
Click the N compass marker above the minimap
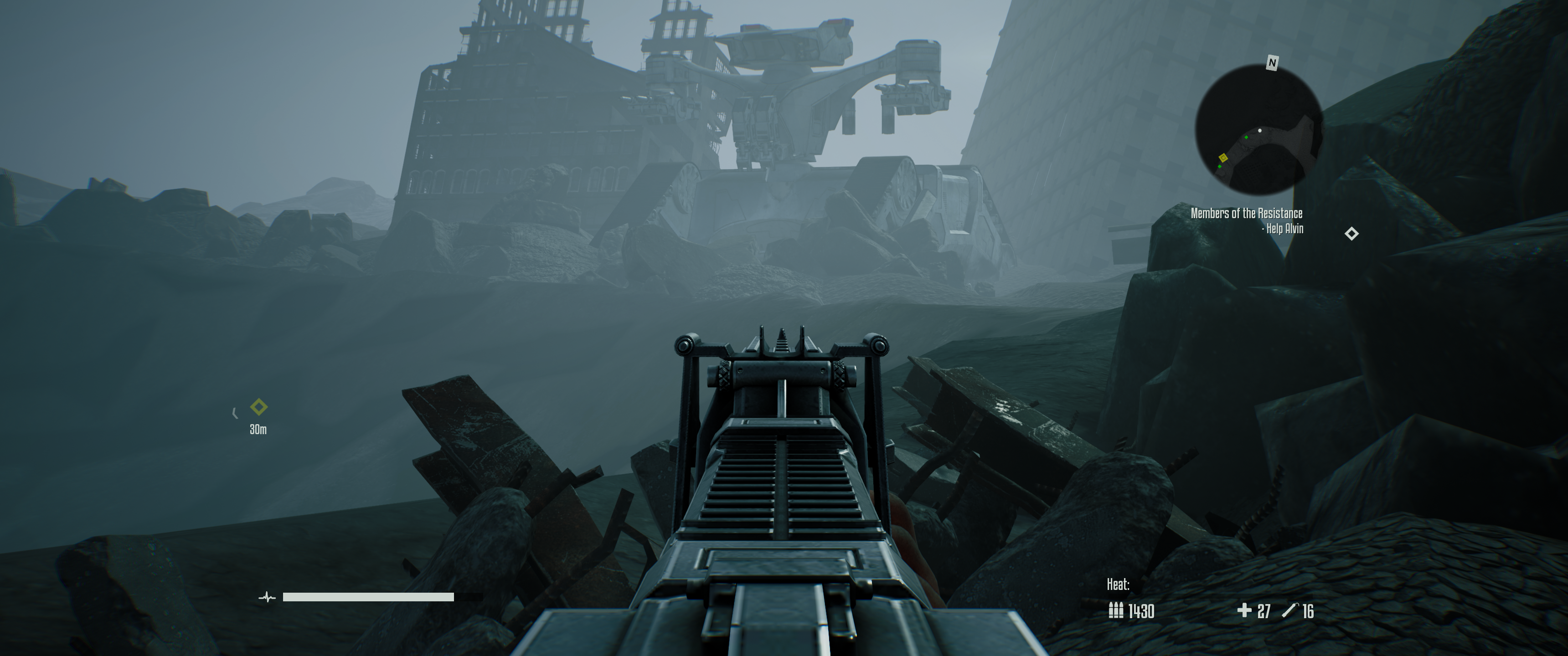(1272, 62)
